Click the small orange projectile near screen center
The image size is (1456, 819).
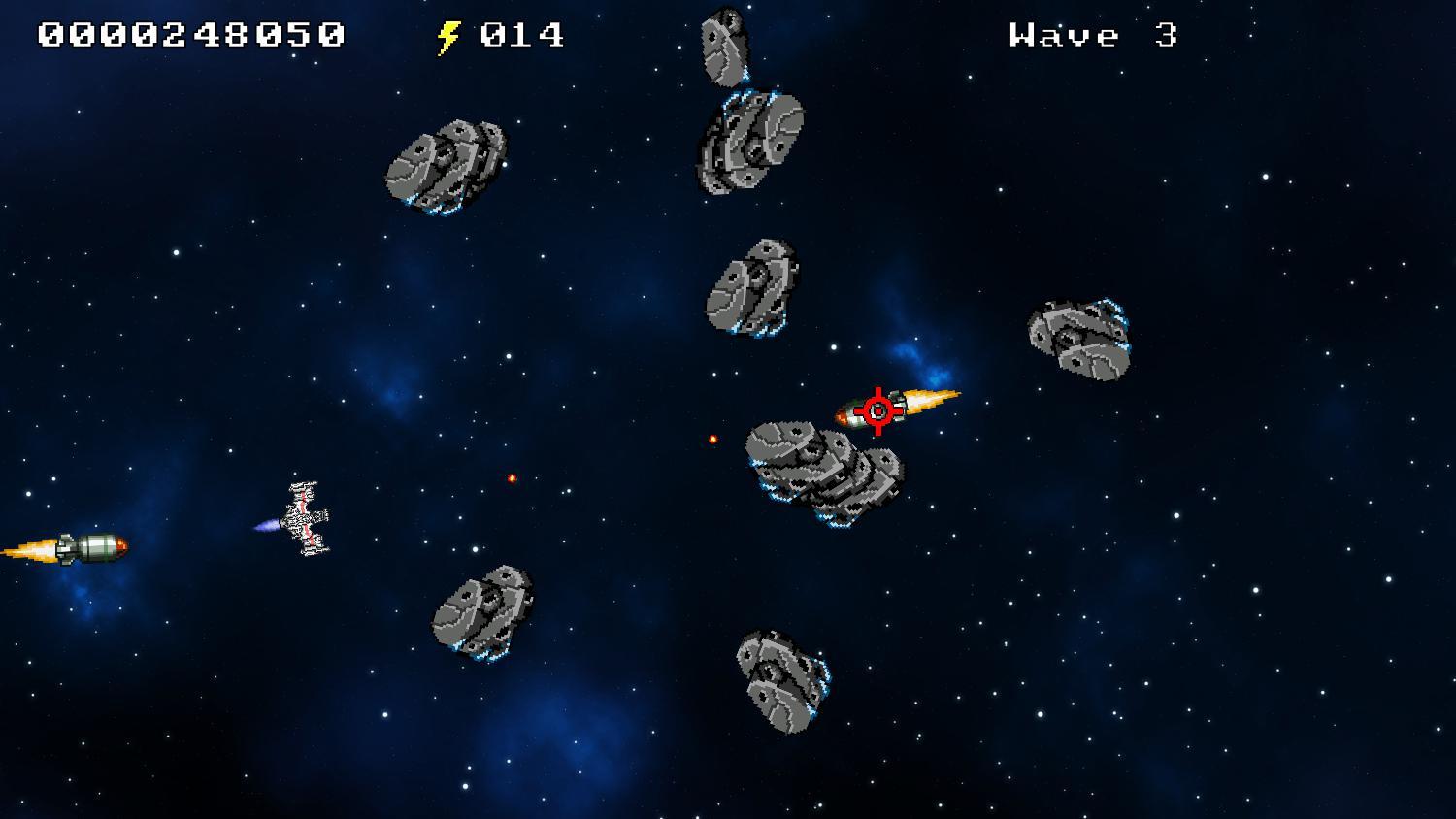711,439
